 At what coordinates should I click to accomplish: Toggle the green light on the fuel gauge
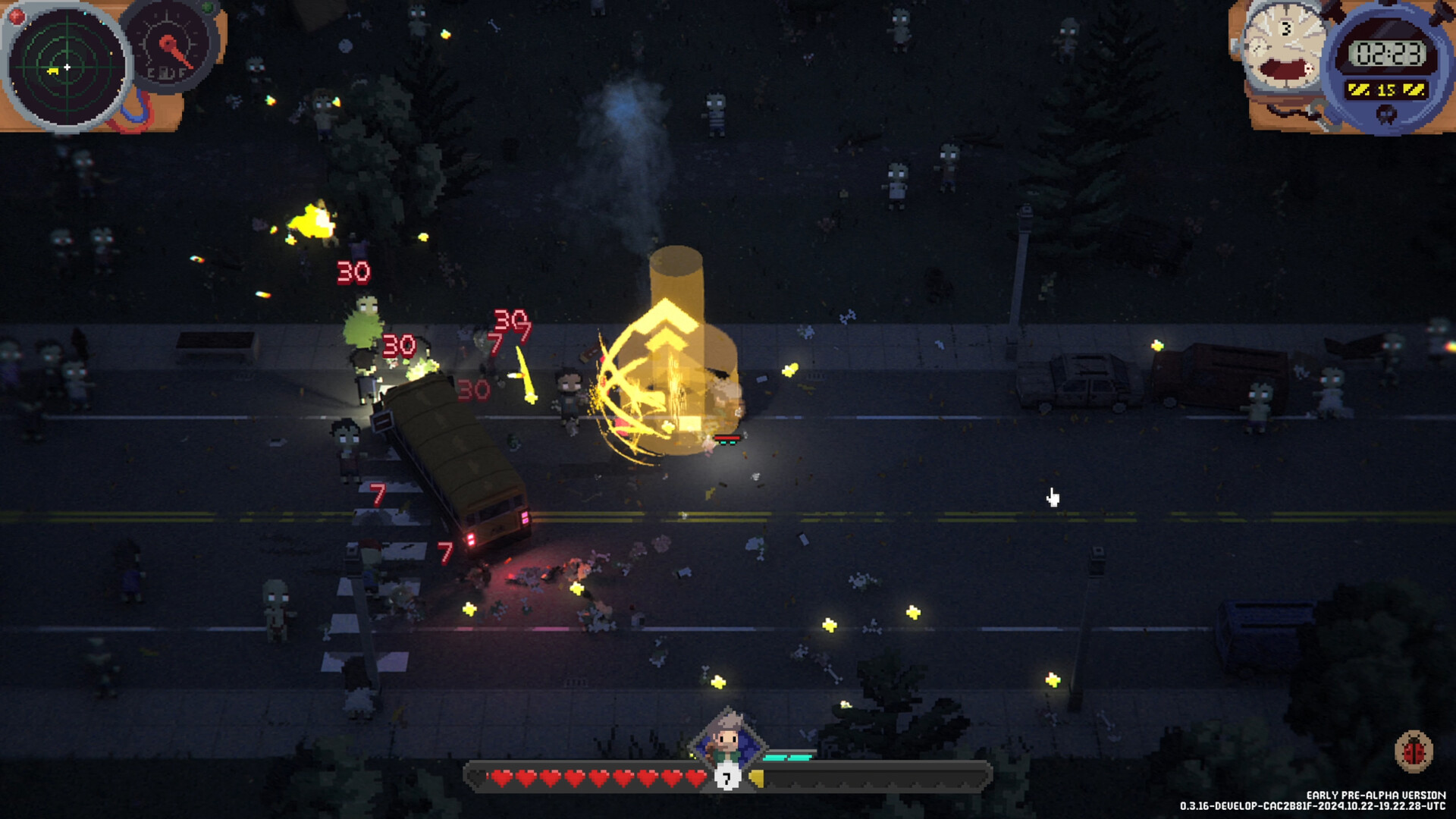click(x=207, y=8)
